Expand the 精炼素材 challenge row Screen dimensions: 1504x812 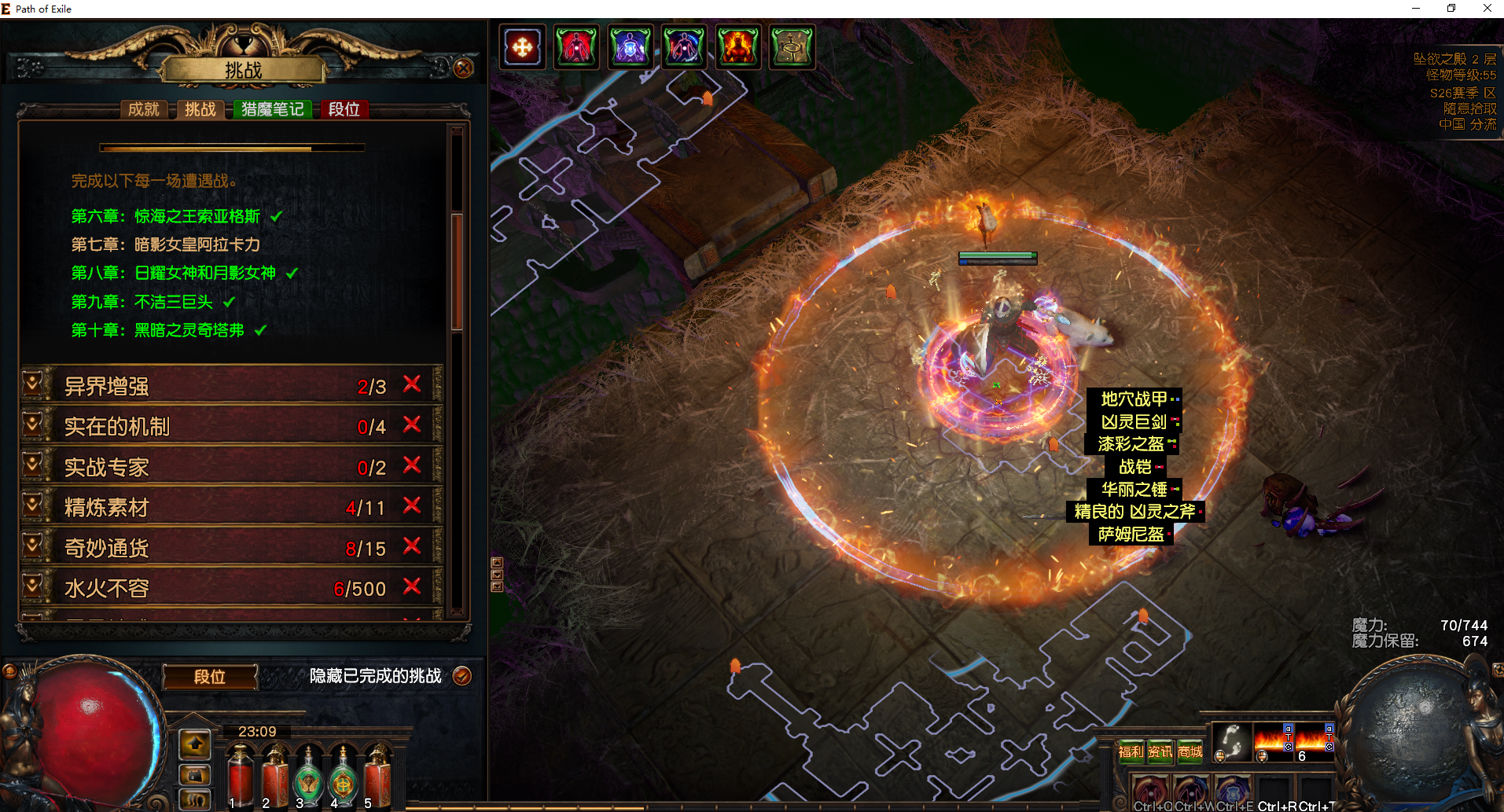tap(32, 507)
